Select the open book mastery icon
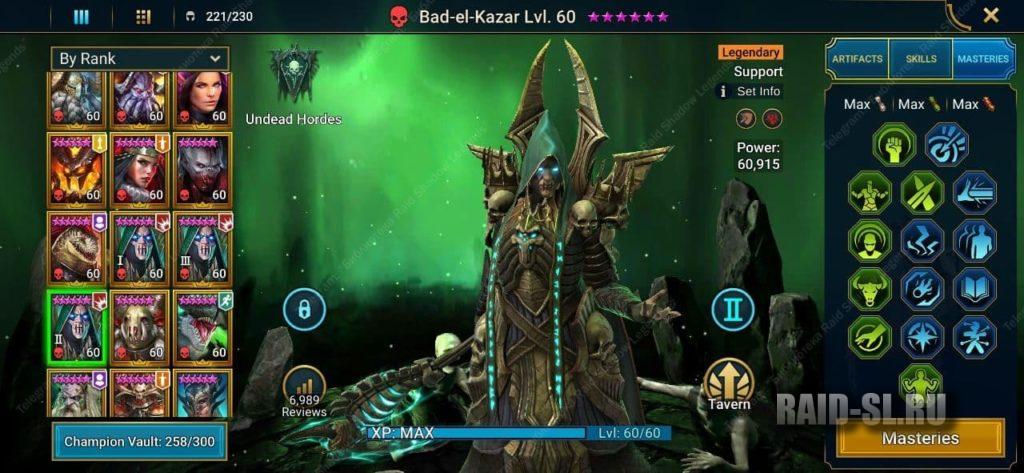Screen dimensions: 1024x473 974,289
